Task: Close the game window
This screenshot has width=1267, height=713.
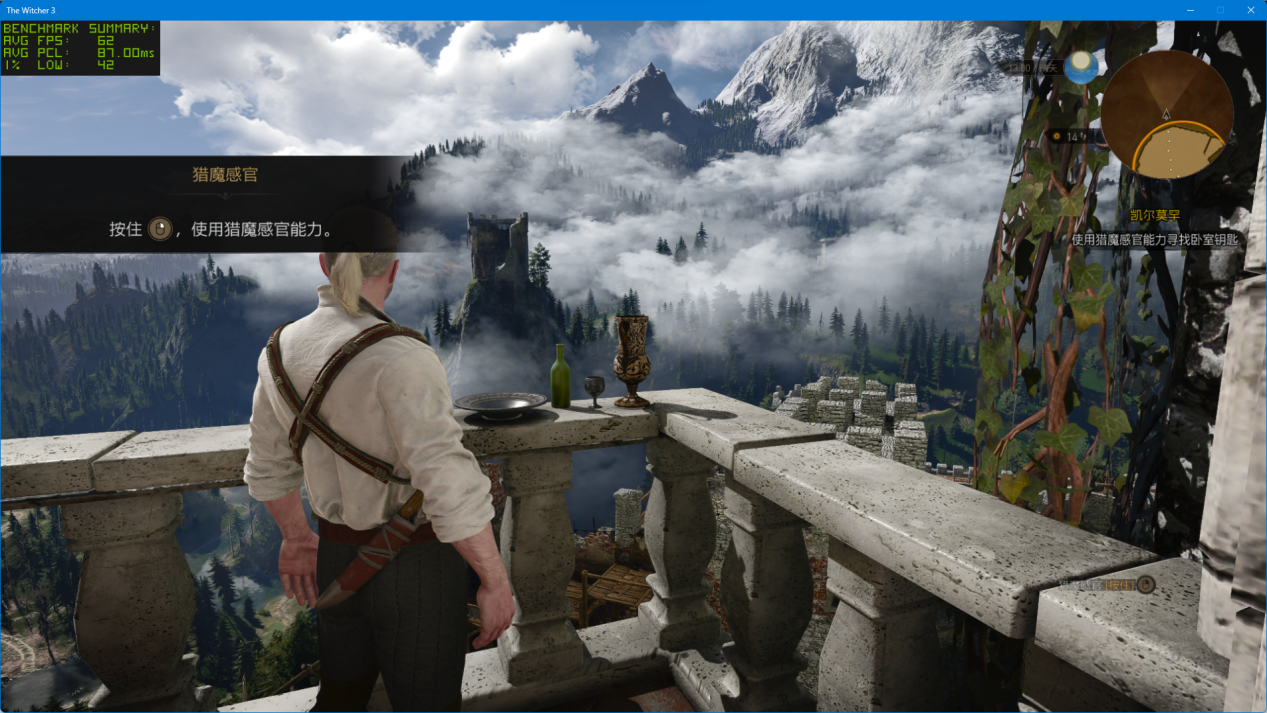Action: [1250, 10]
